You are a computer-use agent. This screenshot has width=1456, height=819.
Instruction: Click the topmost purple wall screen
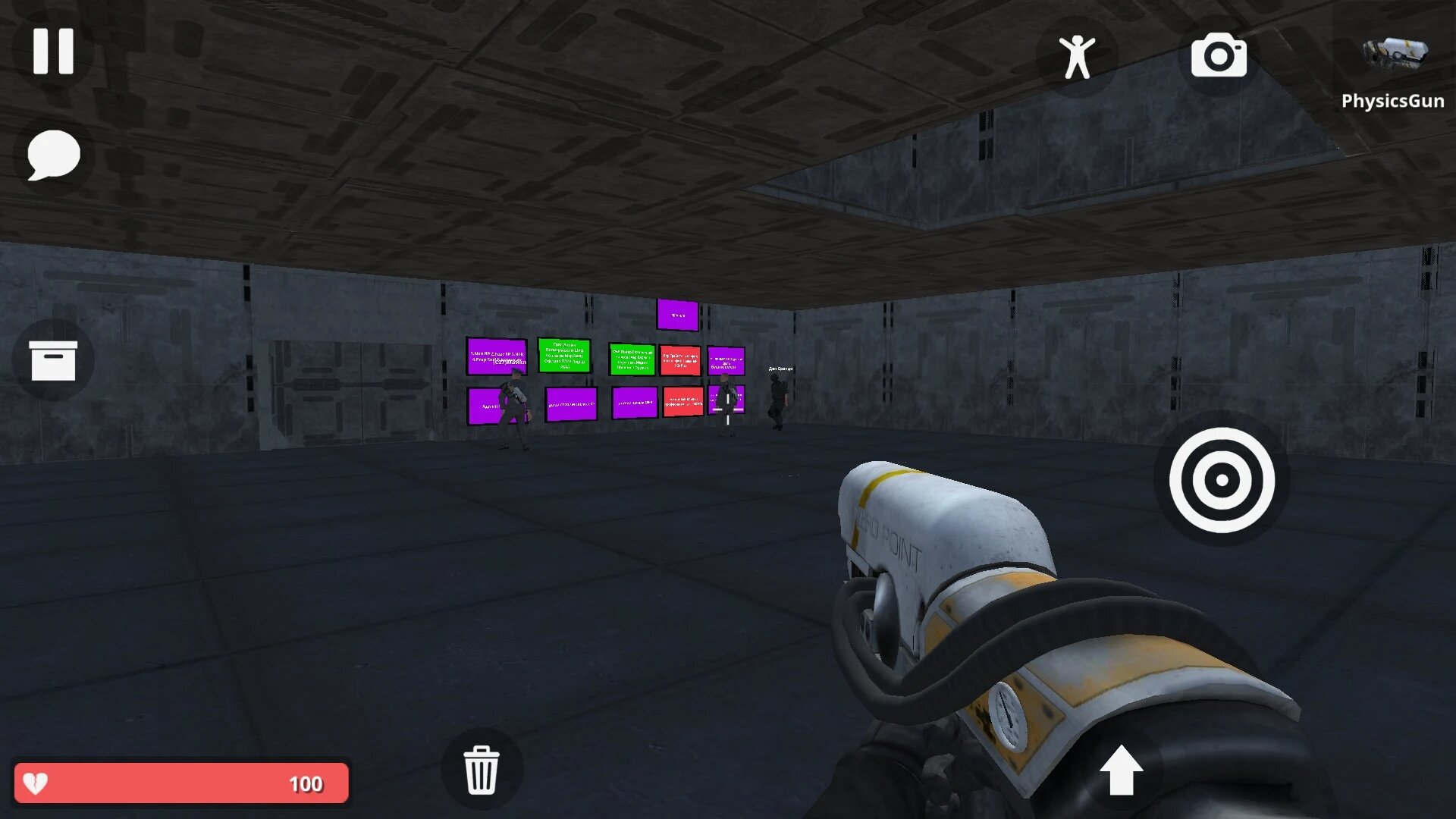pyautogui.click(x=677, y=314)
